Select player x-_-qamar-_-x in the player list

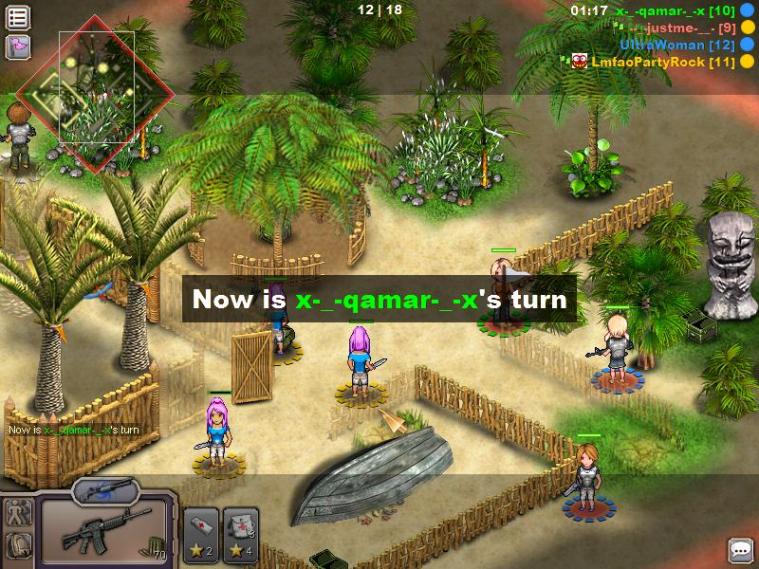point(661,10)
